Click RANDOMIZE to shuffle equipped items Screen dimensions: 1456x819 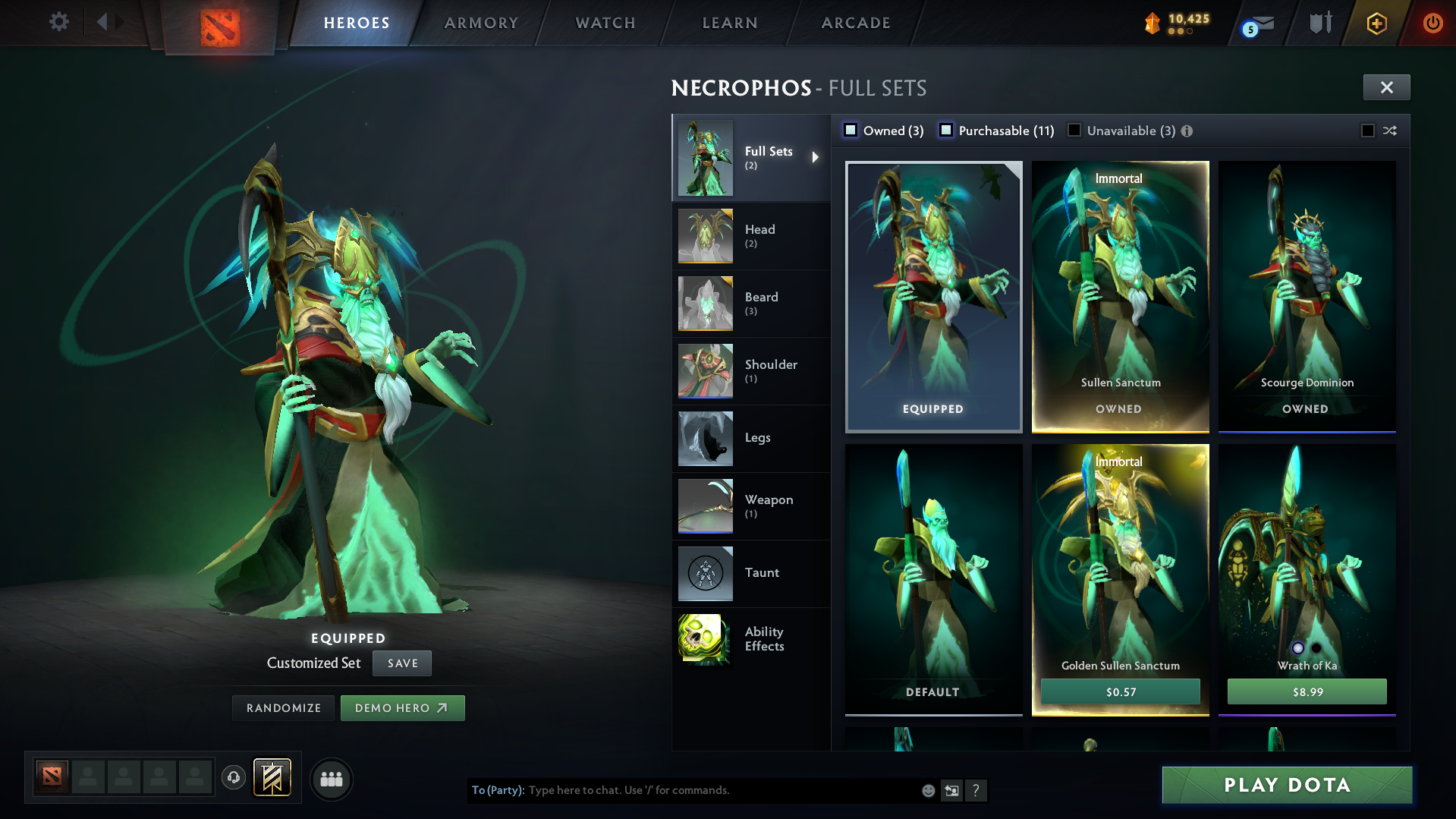click(282, 707)
